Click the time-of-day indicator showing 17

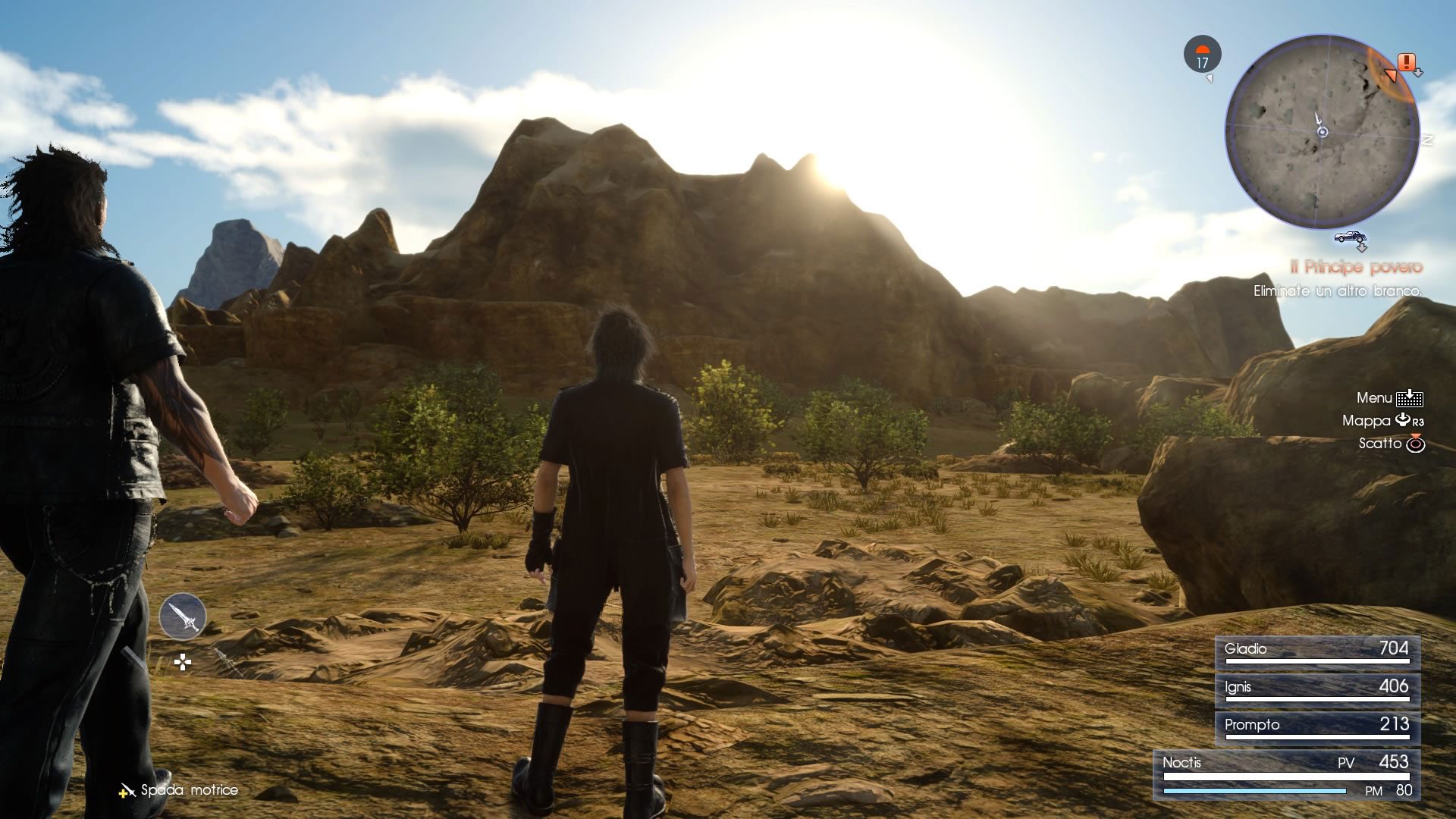point(1202,55)
